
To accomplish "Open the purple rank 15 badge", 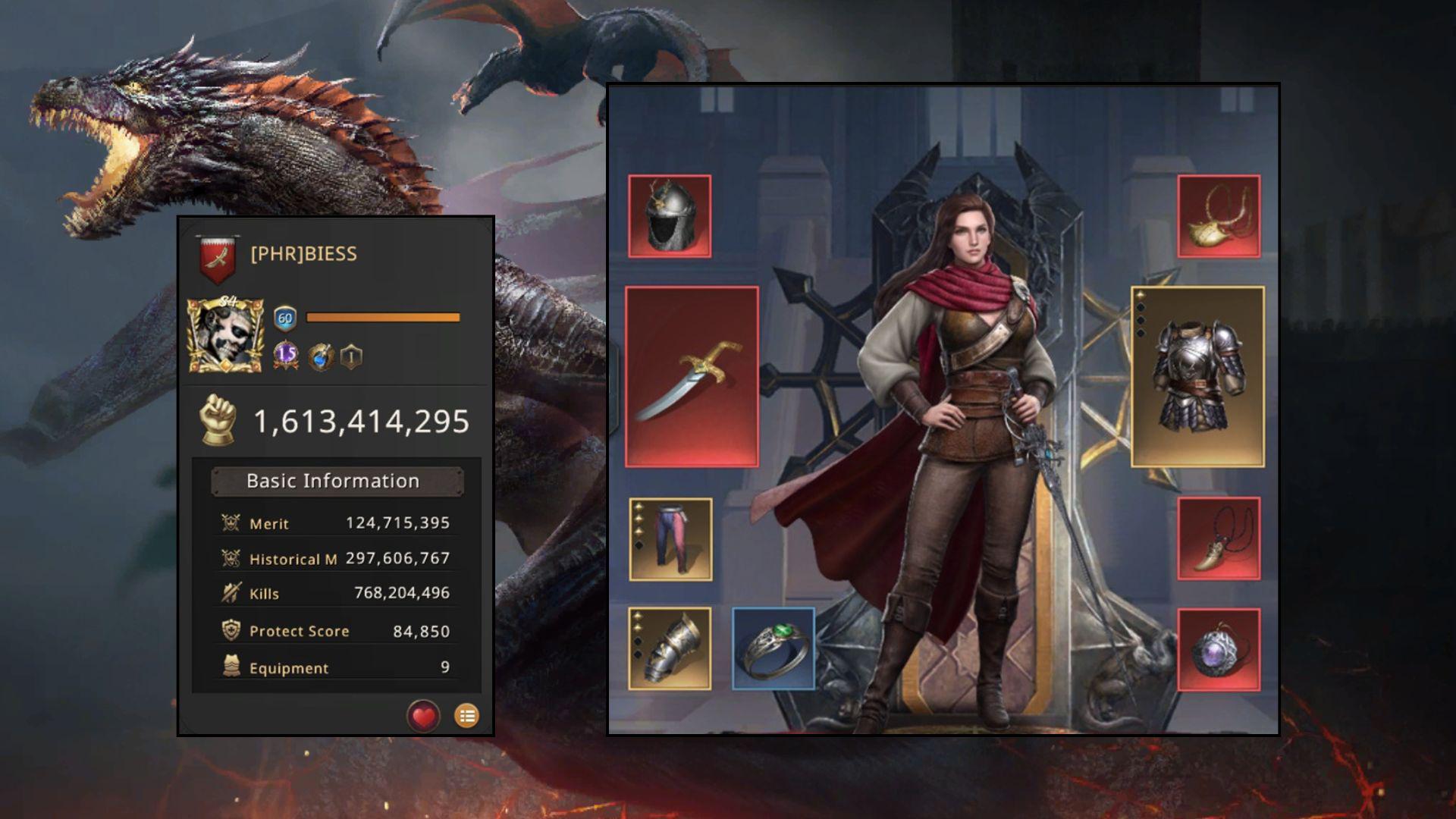I will [286, 355].
